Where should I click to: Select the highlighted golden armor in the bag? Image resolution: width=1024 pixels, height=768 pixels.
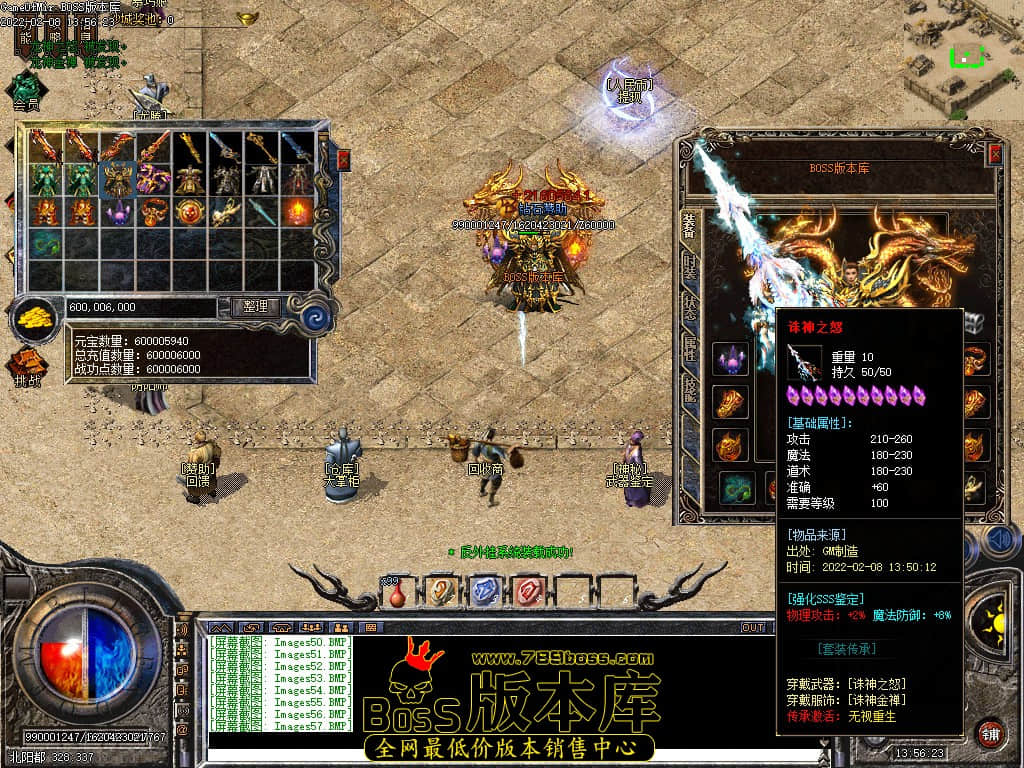pyautogui.click(x=118, y=180)
